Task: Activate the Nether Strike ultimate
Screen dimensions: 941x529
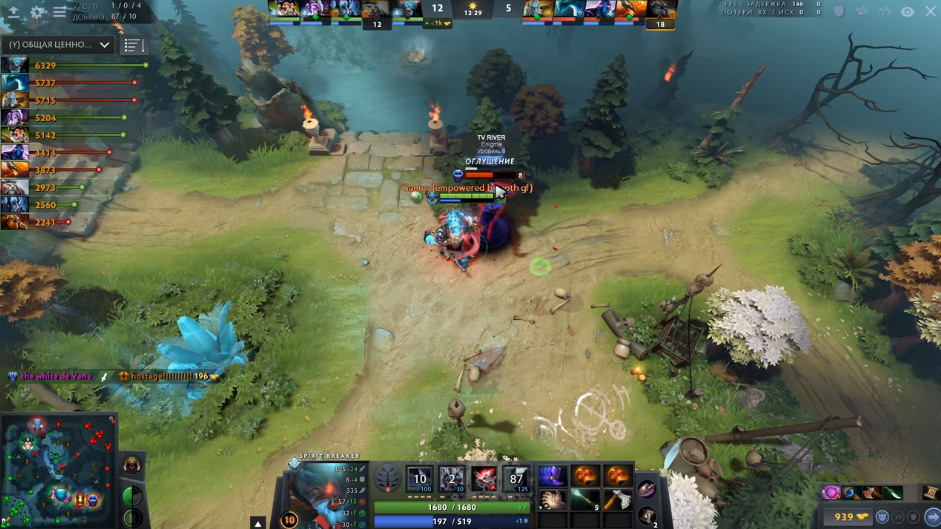Action: click(x=516, y=479)
